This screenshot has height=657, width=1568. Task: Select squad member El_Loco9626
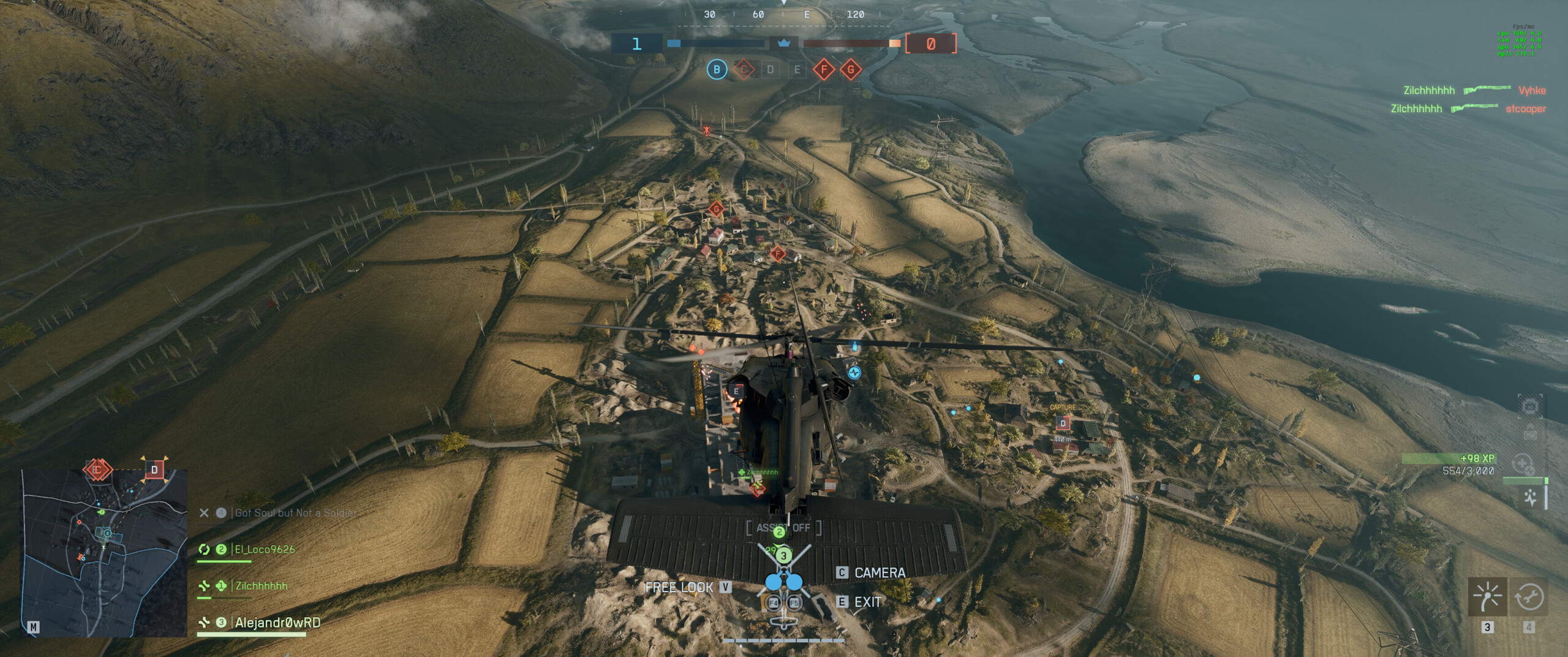265,549
